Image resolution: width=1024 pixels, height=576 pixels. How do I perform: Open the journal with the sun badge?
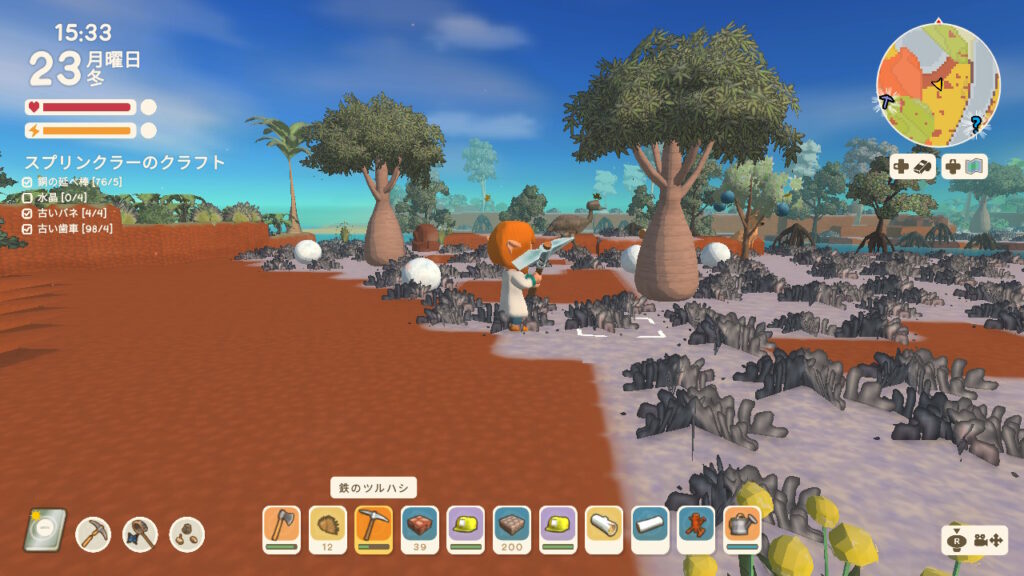[45, 531]
